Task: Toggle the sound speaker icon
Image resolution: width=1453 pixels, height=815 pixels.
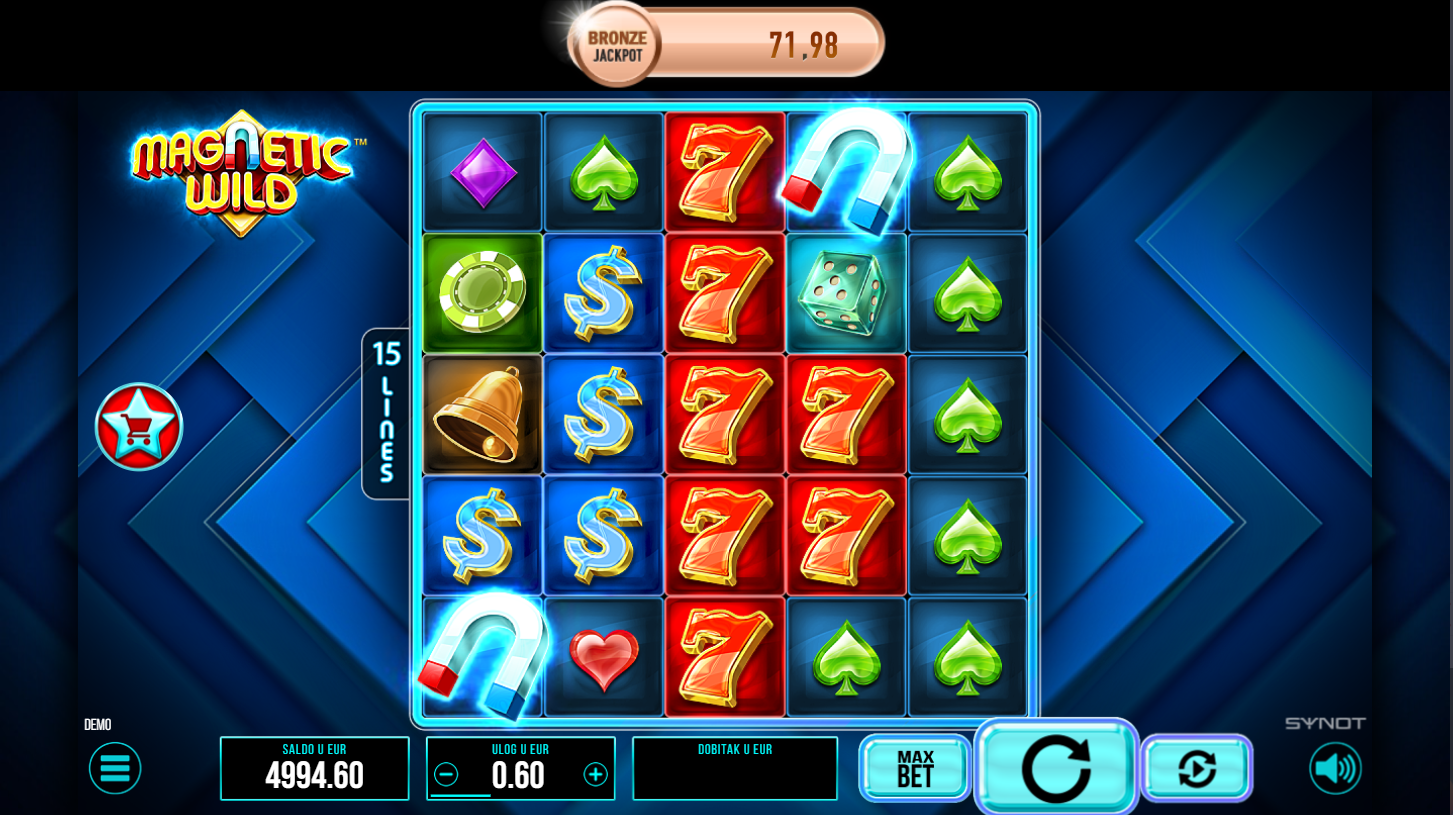Action: coord(1335,768)
